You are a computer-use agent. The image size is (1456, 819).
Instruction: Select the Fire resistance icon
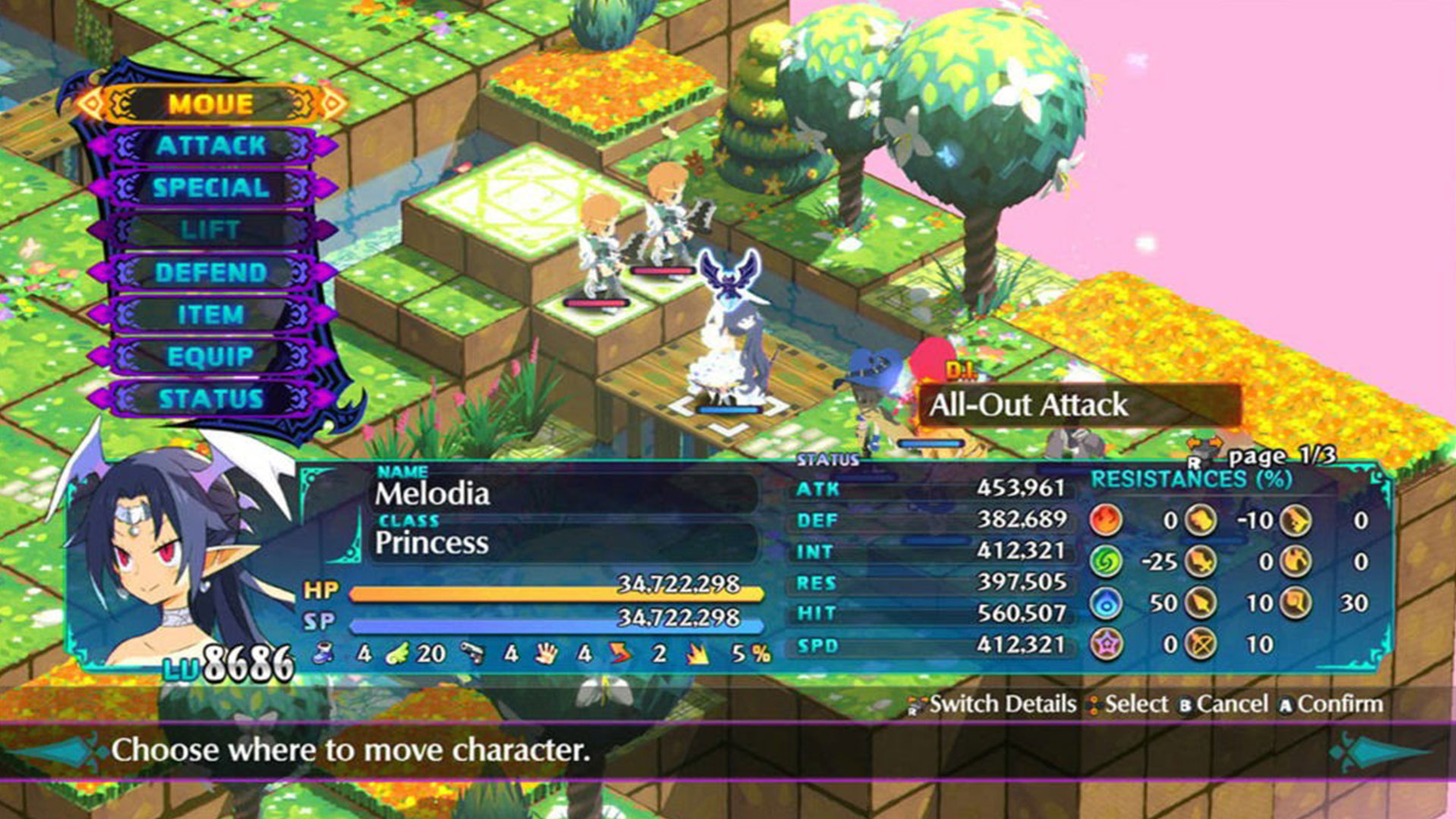pyautogui.click(x=1106, y=521)
